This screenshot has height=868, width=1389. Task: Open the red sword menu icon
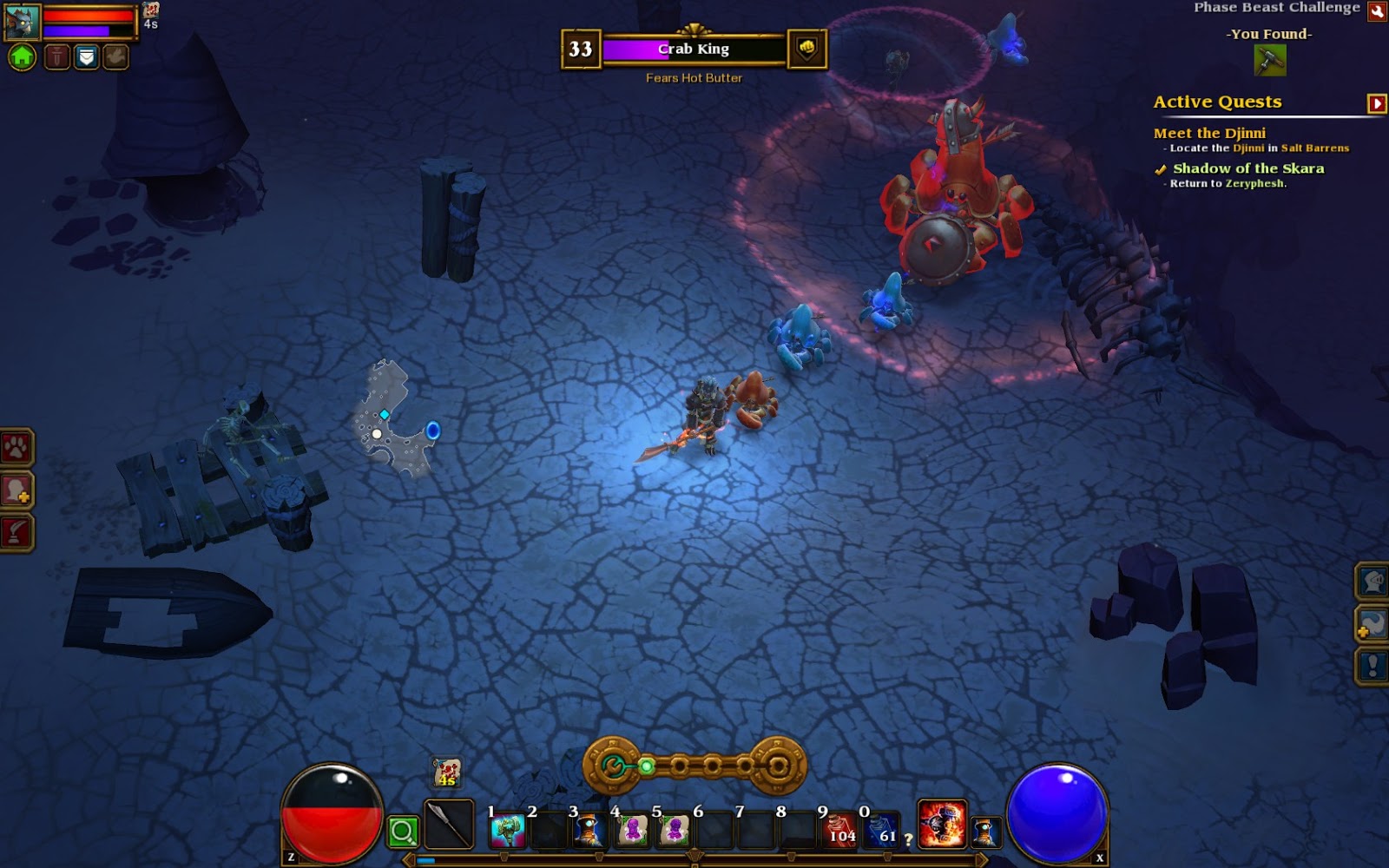pyautogui.click(x=55, y=57)
